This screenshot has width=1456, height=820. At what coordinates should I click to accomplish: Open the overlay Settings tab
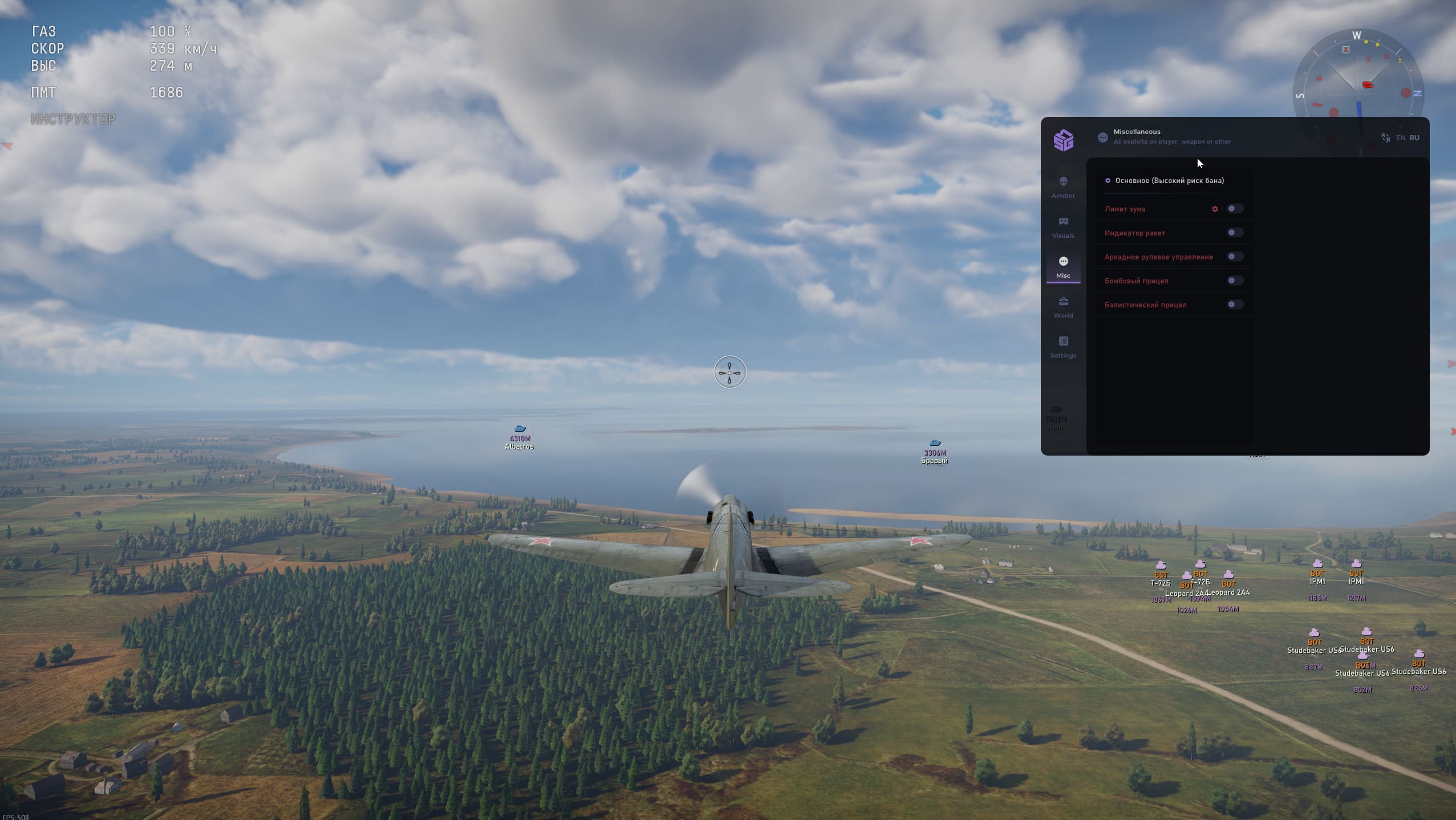tap(1063, 347)
